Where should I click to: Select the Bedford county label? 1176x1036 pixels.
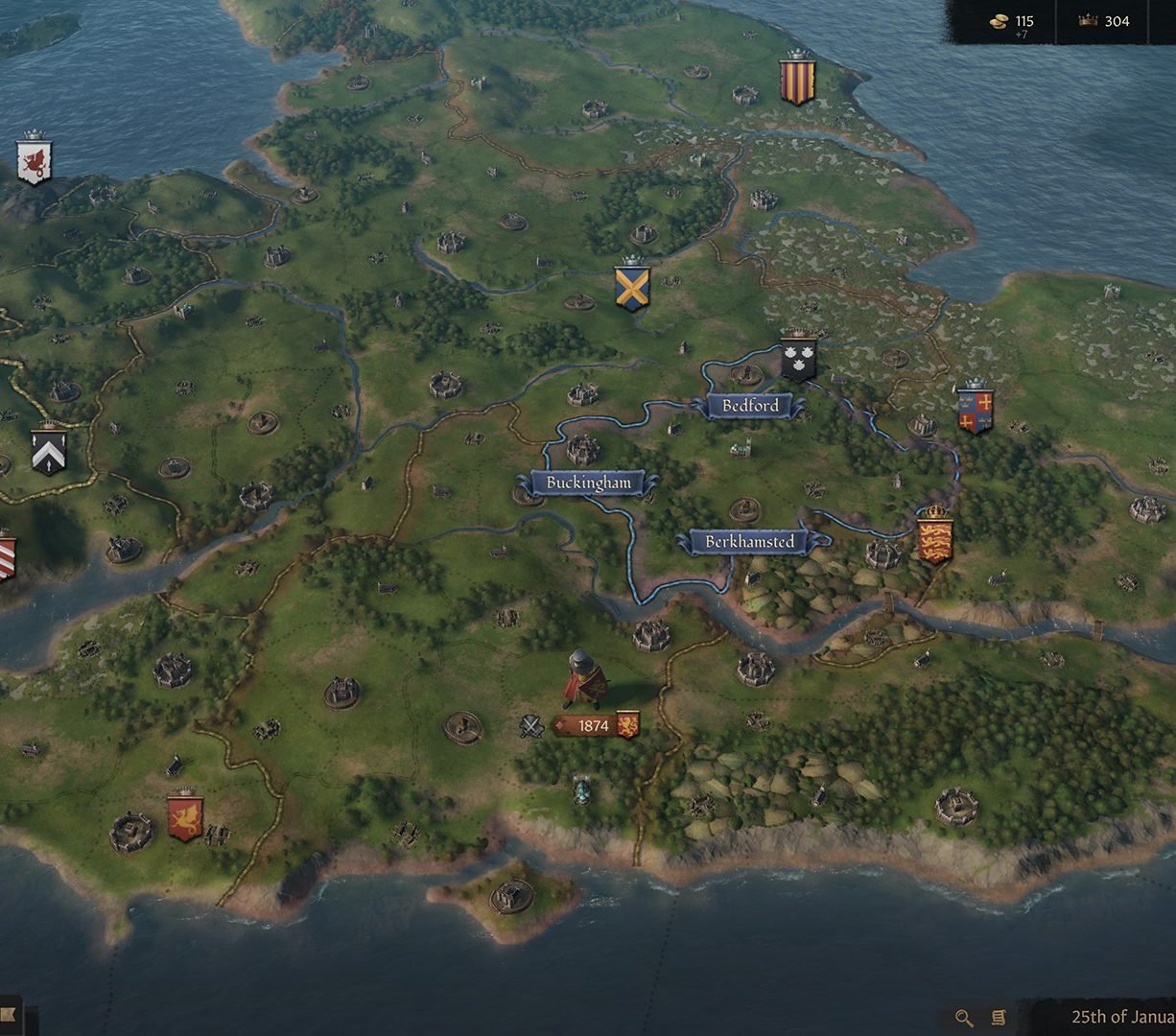click(x=750, y=406)
